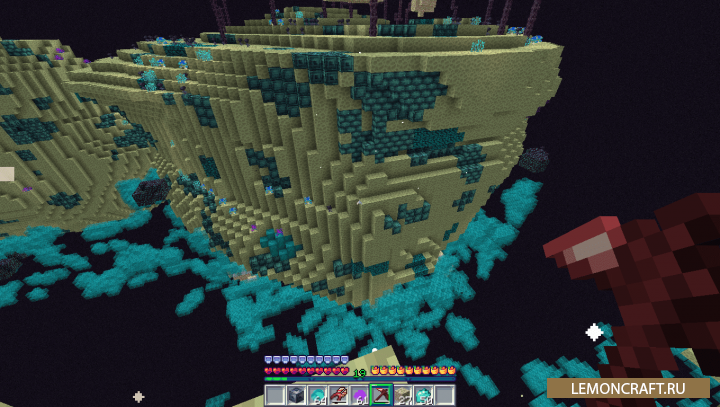Select the end stone block stack
The height and width of the screenshot is (407, 720).
(x=402, y=395)
